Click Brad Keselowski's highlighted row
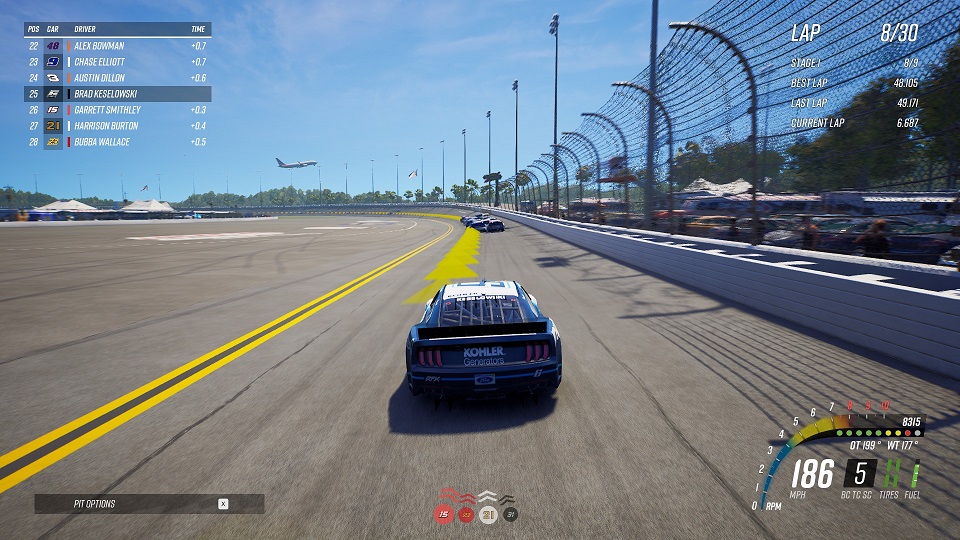The image size is (960, 540). pos(118,94)
